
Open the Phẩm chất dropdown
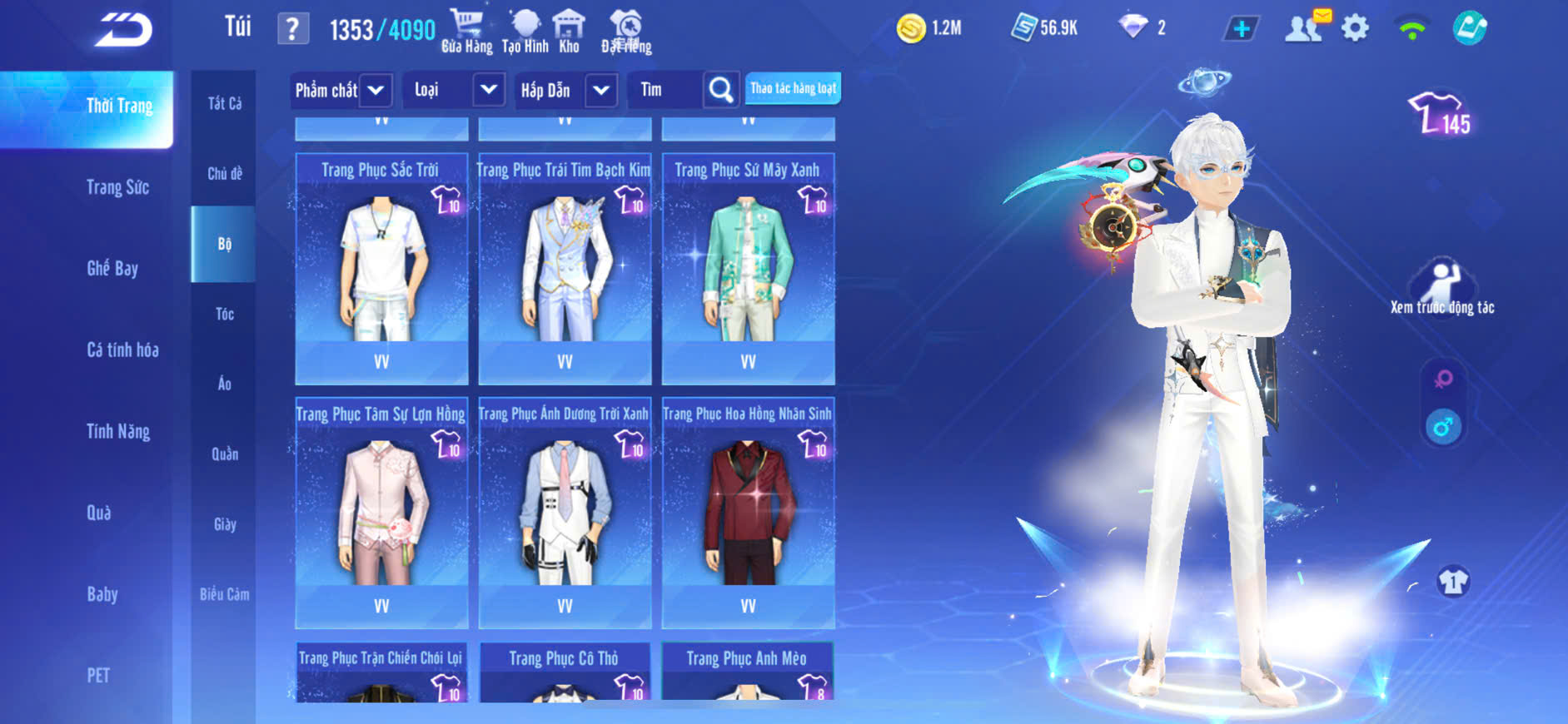tap(341, 90)
